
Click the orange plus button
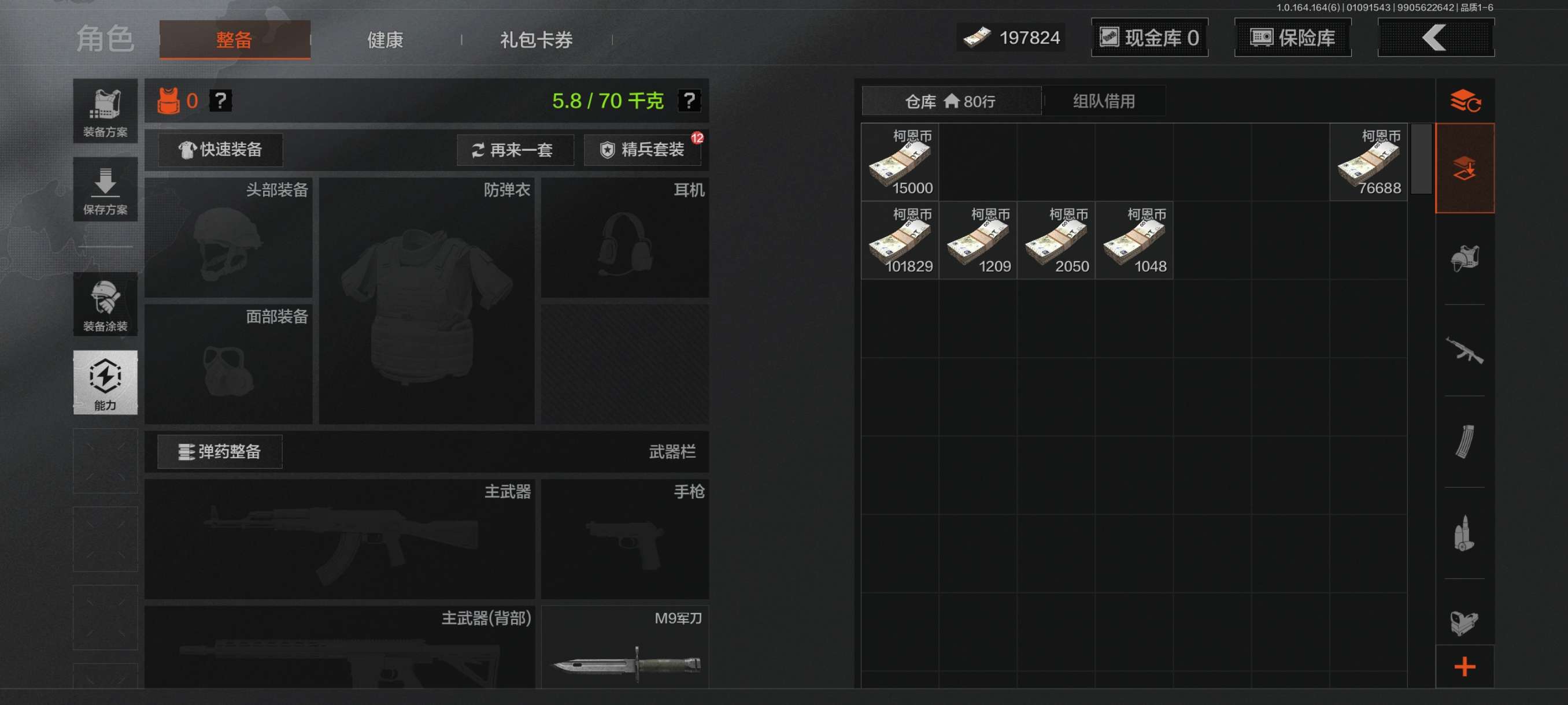click(1464, 667)
